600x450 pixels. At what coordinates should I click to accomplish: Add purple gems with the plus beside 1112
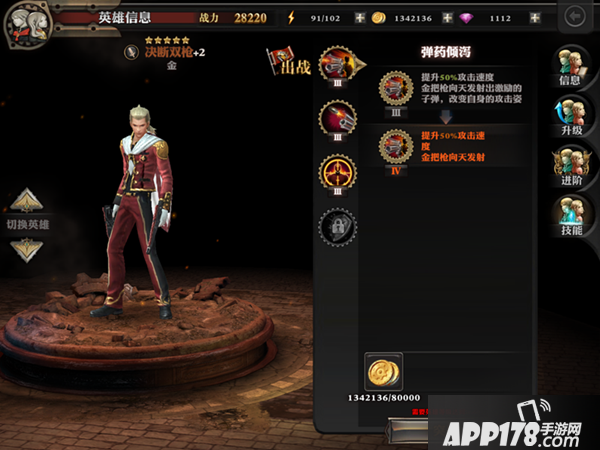coord(535,18)
